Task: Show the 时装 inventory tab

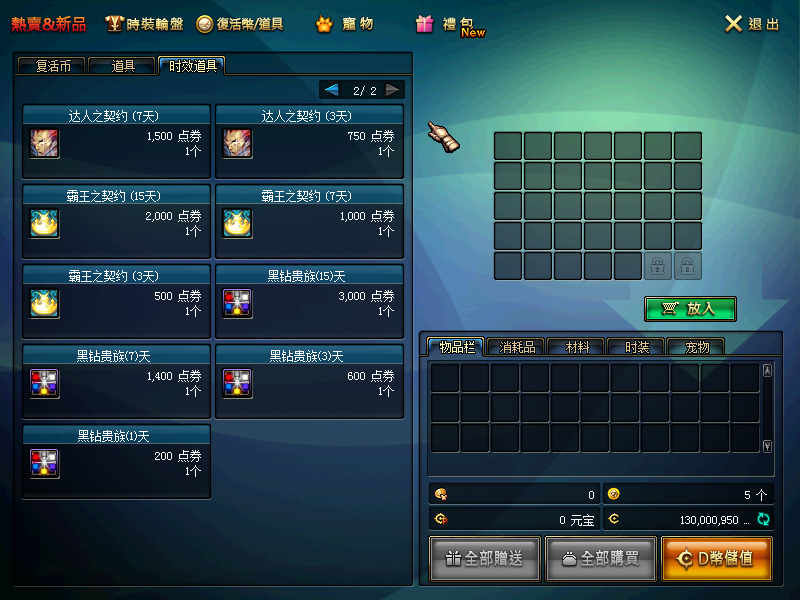Action: coord(636,347)
